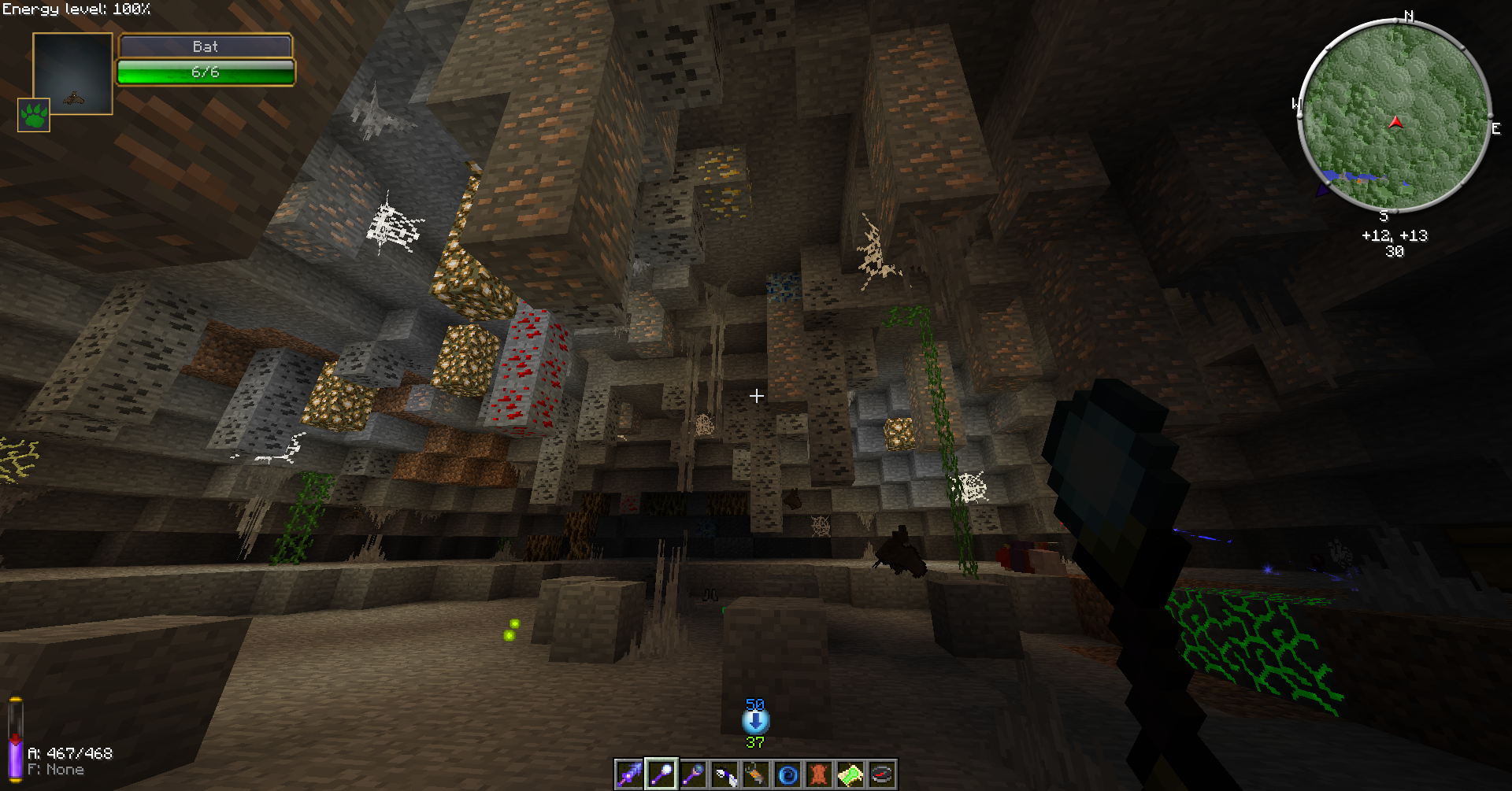Select the white-orb staff hotbar slot
Screen dimensions: 1512x791
(661, 775)
